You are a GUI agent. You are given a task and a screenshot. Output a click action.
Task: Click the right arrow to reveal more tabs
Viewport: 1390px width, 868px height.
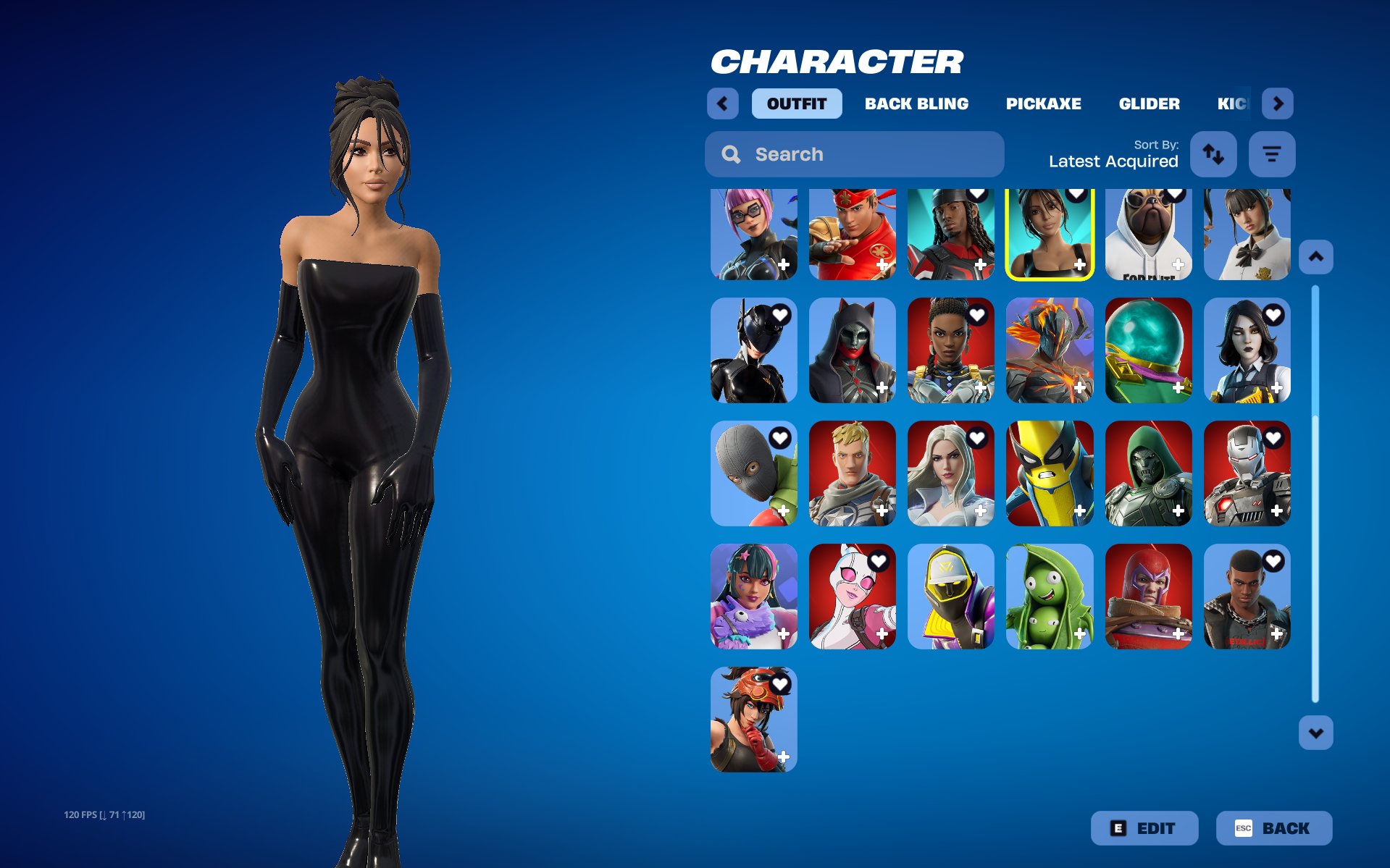(1278, 104)
